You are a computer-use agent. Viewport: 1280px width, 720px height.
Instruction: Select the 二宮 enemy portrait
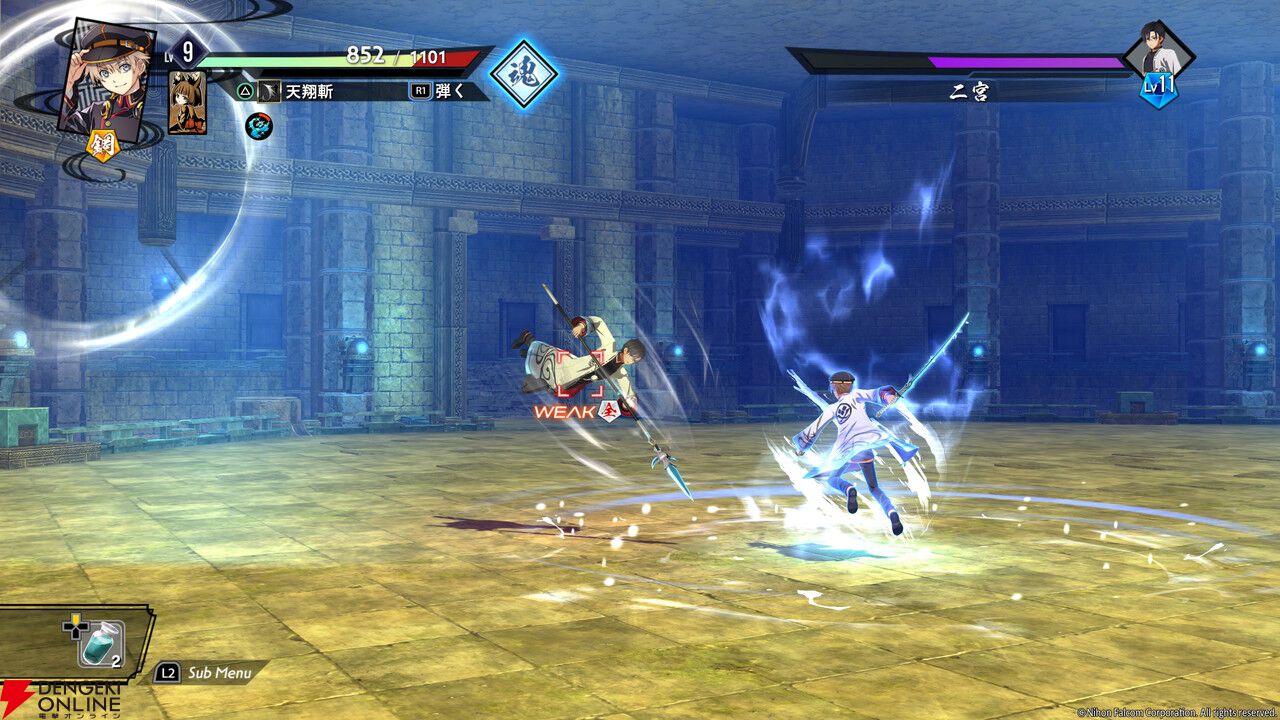coord(1160,50)
